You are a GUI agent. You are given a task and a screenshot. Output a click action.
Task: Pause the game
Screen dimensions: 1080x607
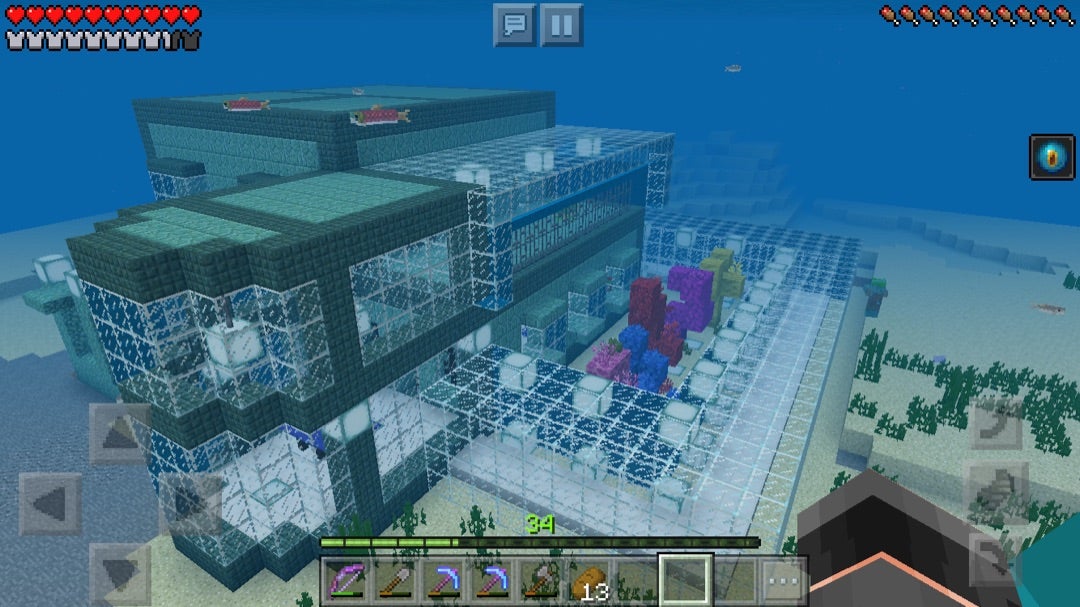click(562, 24)
